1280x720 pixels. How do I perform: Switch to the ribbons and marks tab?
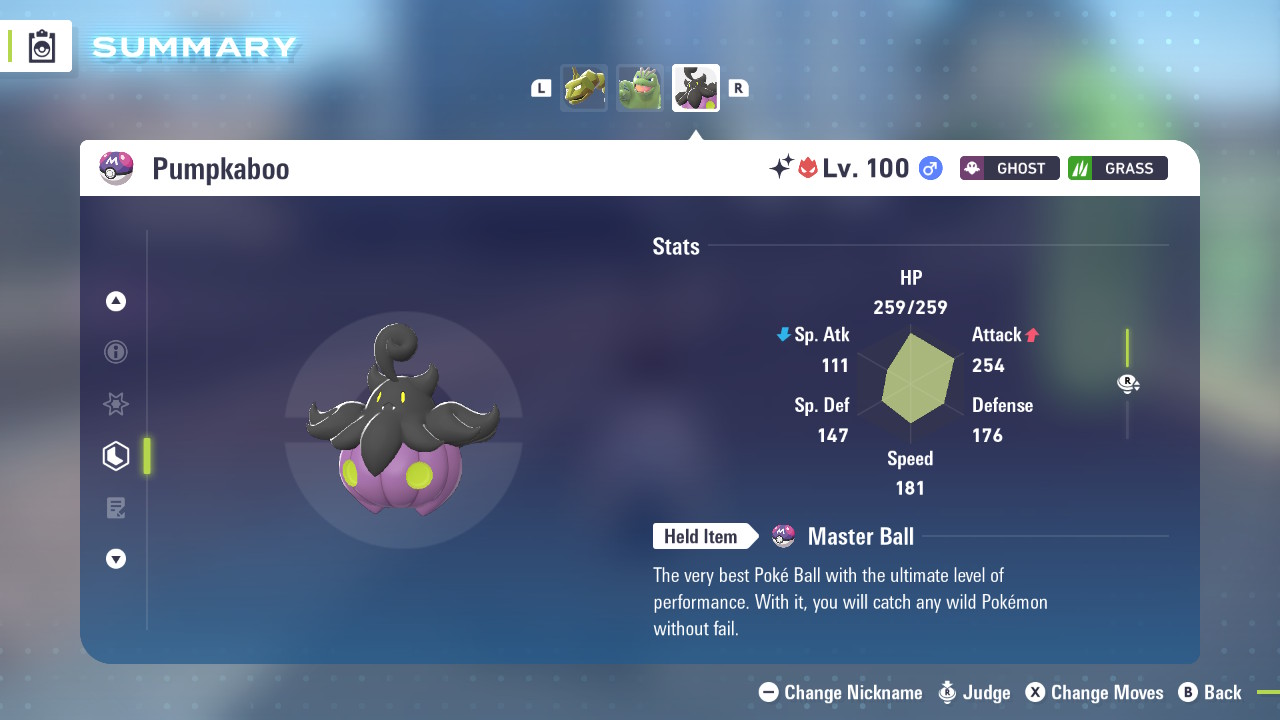tap(116, 404)
